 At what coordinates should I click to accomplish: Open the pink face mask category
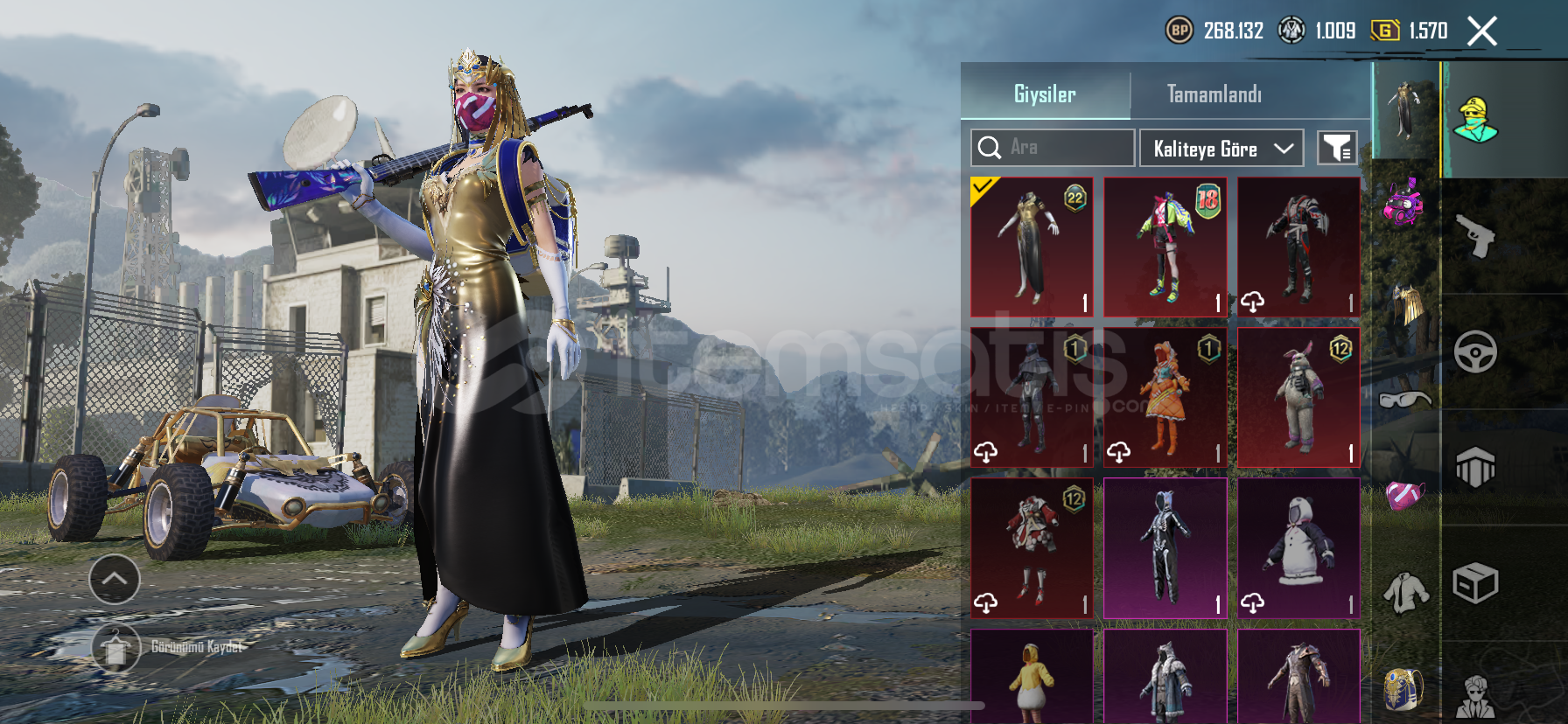pyautogui.click(x=1405, y=497)
